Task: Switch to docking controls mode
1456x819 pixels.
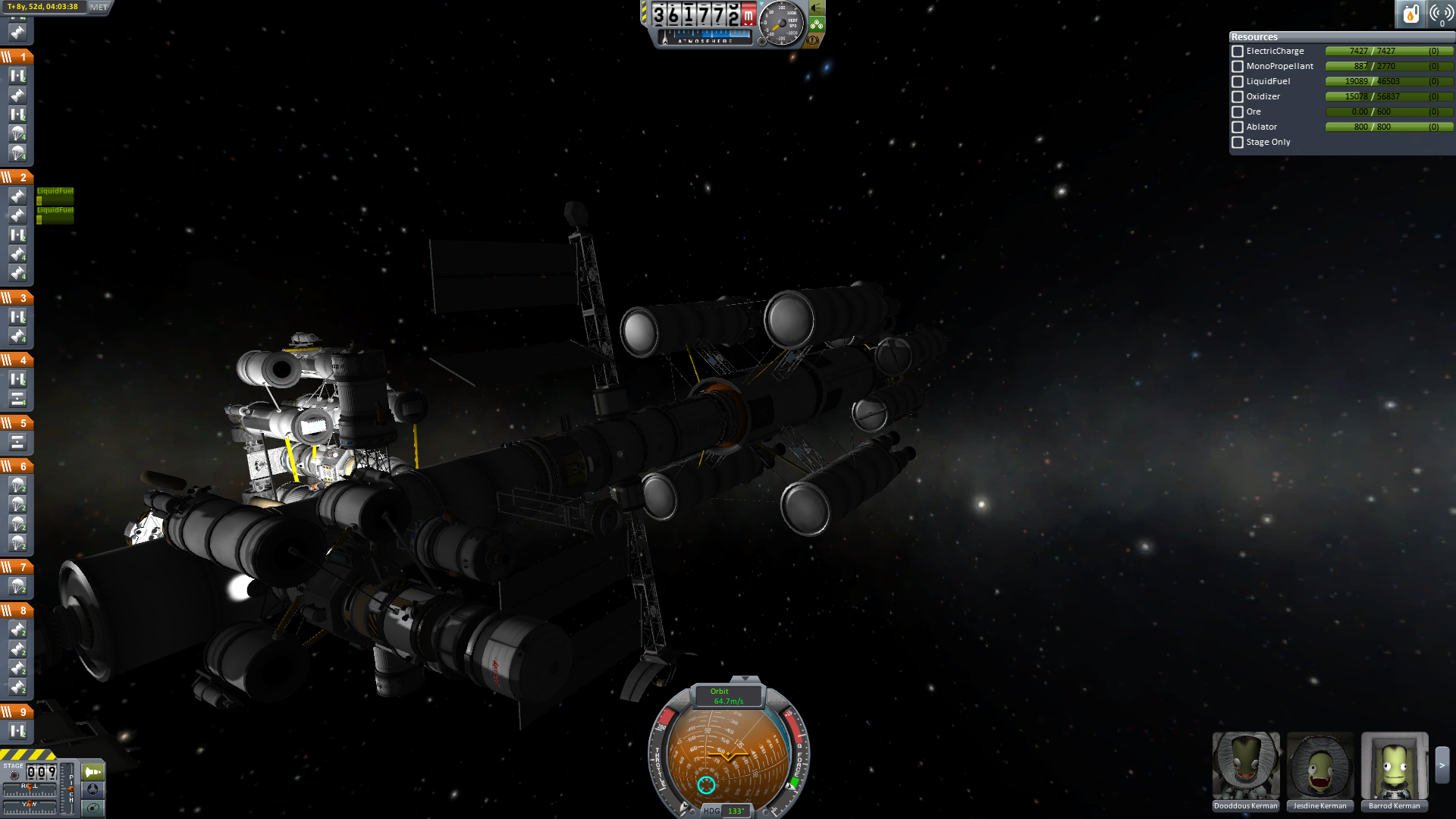Action: tap(93, 789)
